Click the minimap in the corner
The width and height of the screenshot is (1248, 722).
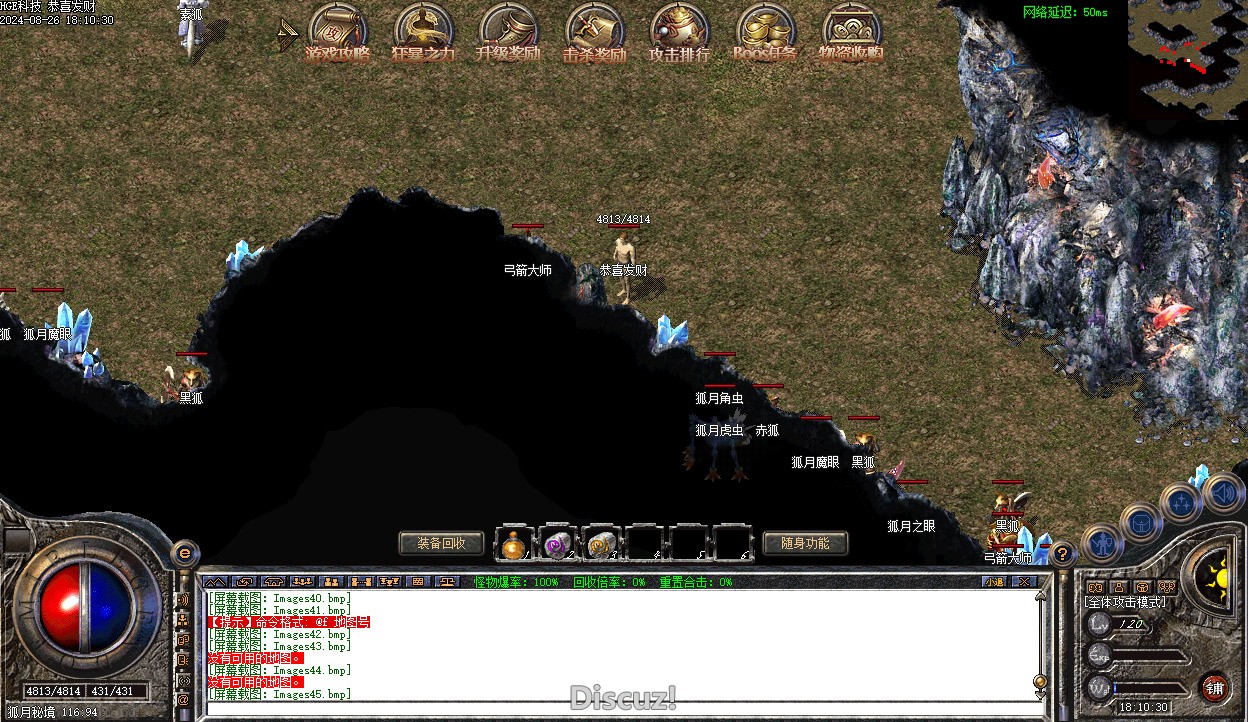(x=1188, y=58)
